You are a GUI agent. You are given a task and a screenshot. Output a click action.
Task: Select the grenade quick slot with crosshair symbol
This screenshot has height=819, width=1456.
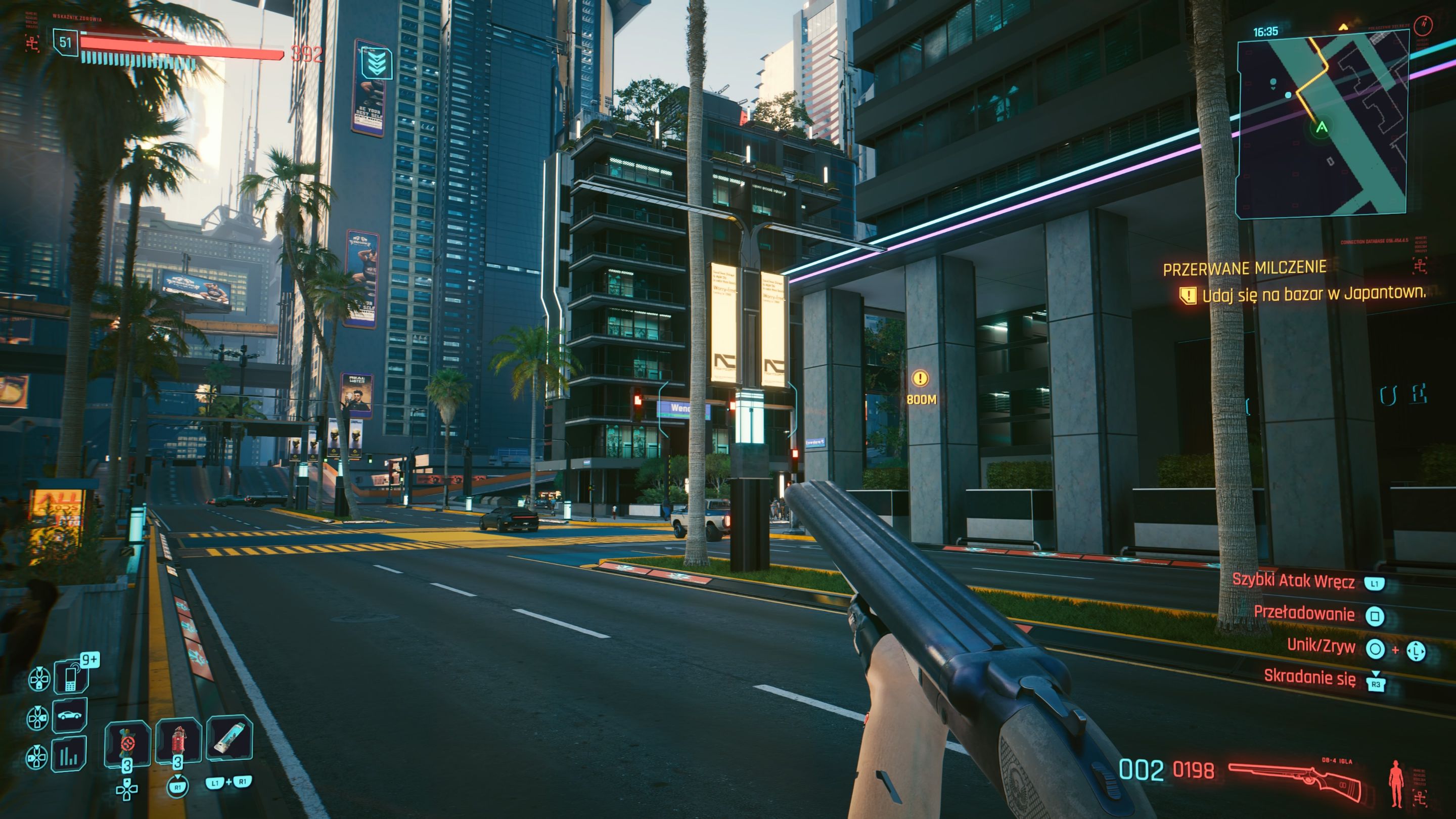[x=128, y=742]
